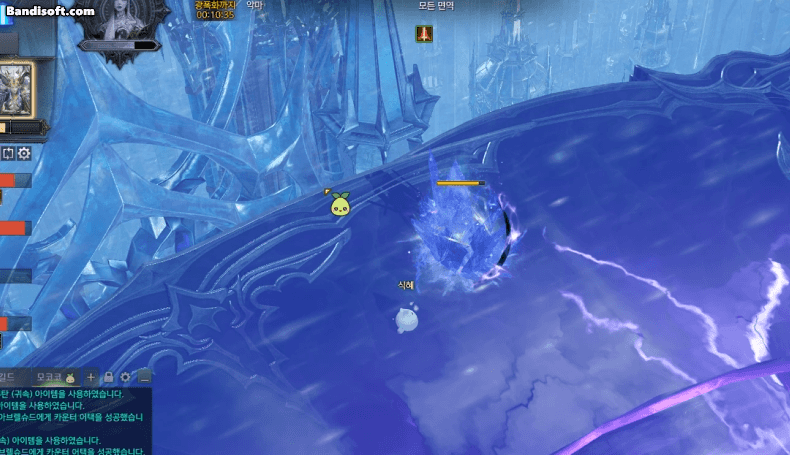Open the party settings gear icon
The height and width of the screenshot is (455, 790).
pos(24,154)
